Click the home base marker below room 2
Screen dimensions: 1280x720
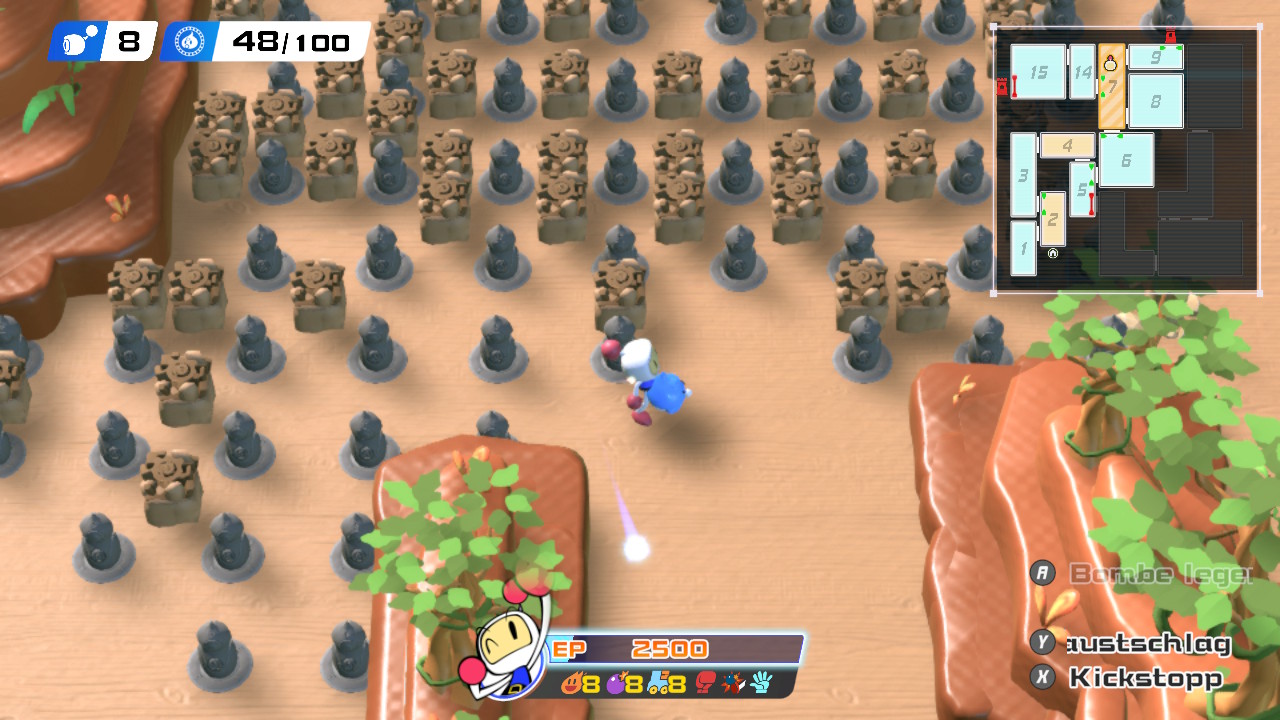(1053, 254)
